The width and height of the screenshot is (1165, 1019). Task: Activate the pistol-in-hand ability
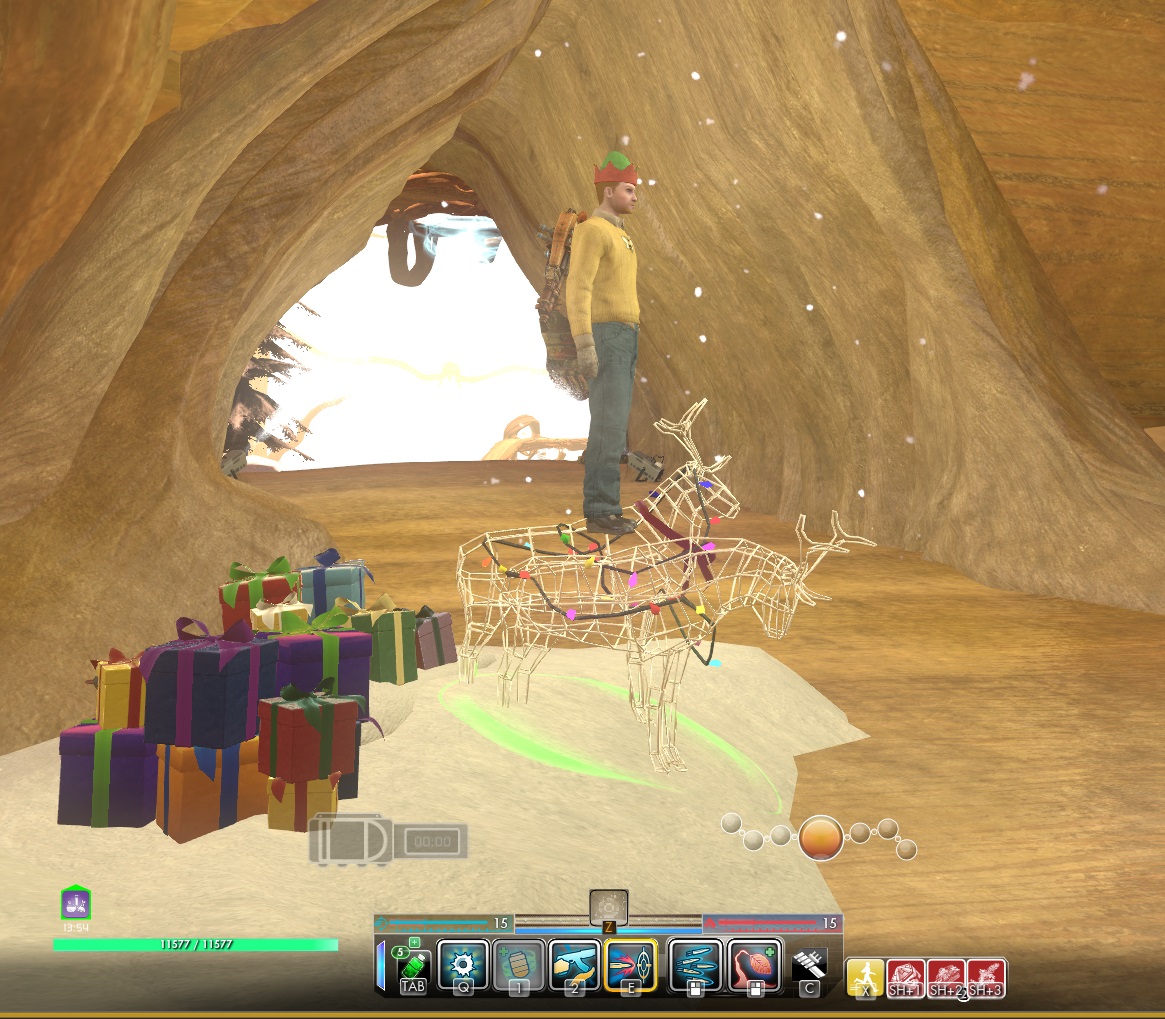click(x=574, y=965)
